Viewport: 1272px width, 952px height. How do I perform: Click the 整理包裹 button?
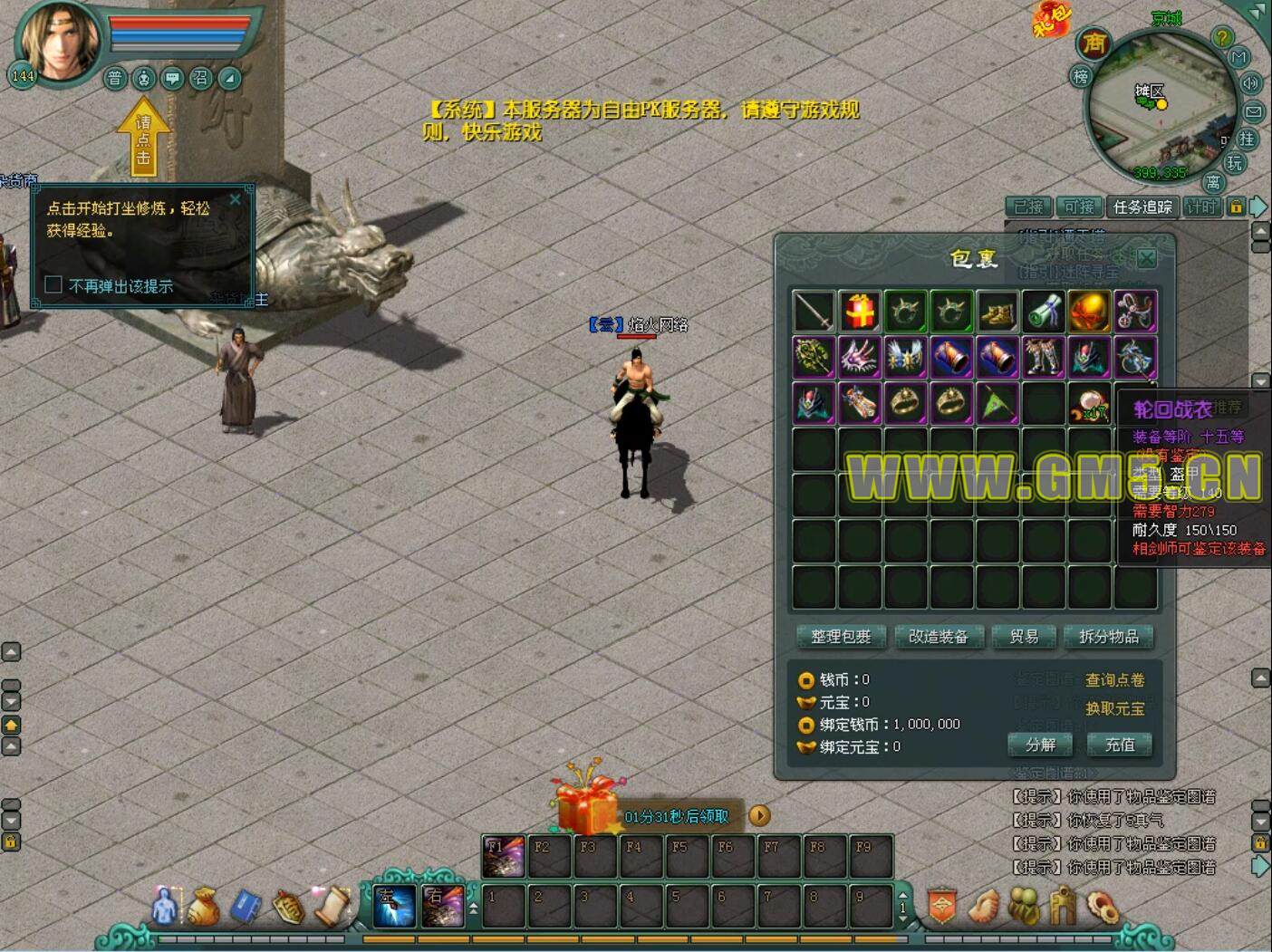coord(841,637)
